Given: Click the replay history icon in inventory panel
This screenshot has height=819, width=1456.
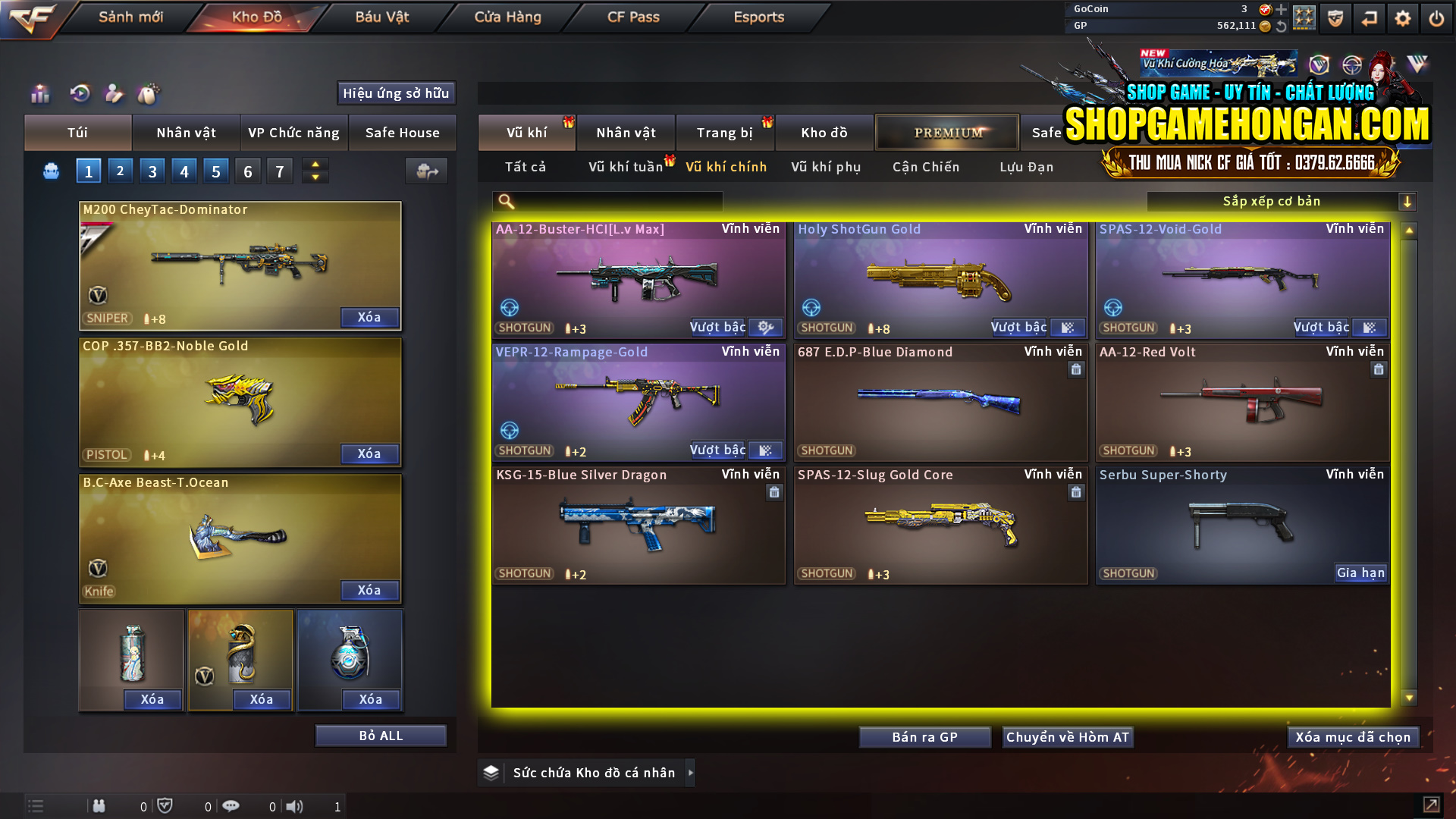Looking at the screenshot, I should pos(79,94).
